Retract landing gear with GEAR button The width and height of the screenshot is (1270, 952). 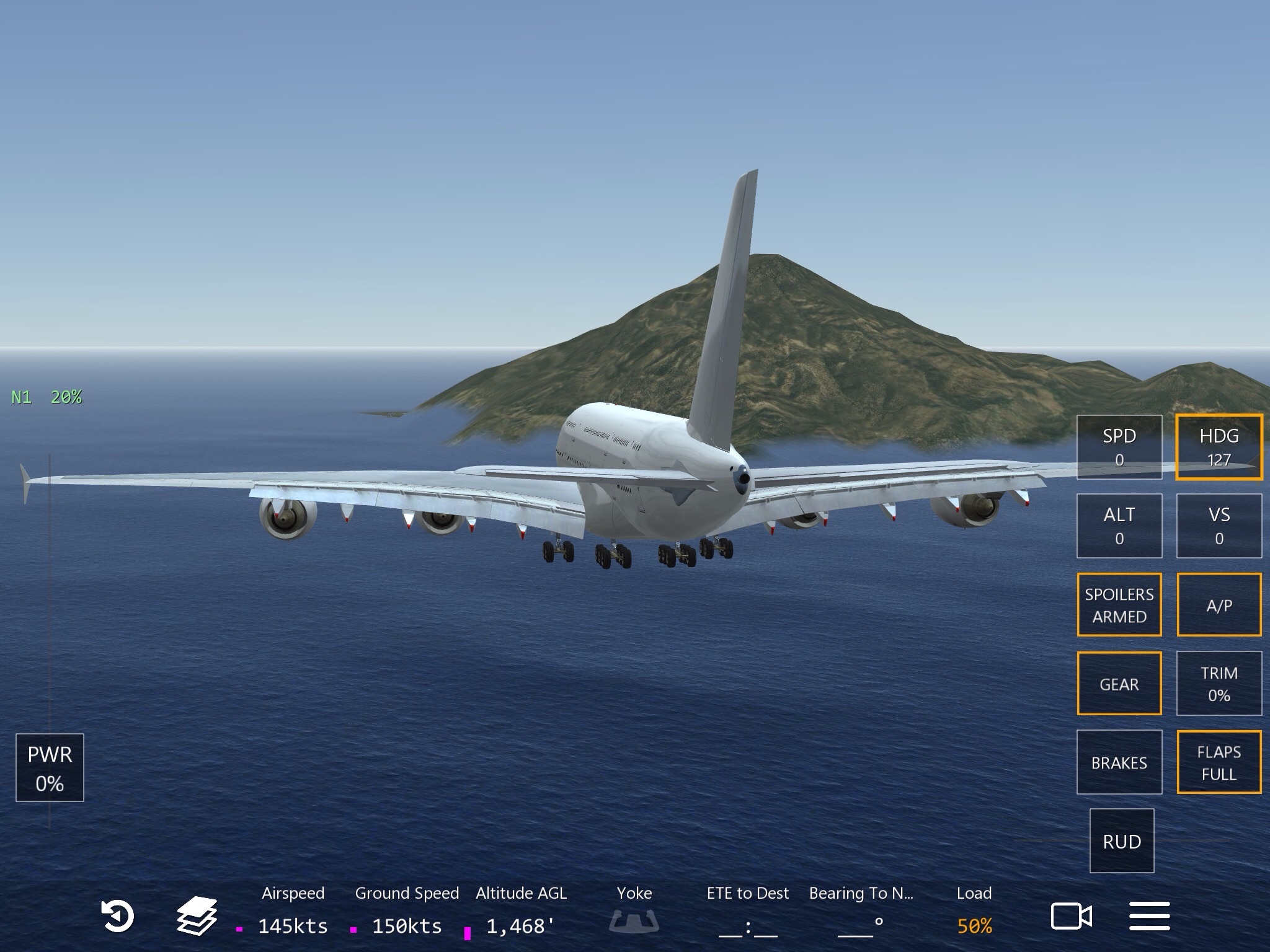(x=1119, y=683)
